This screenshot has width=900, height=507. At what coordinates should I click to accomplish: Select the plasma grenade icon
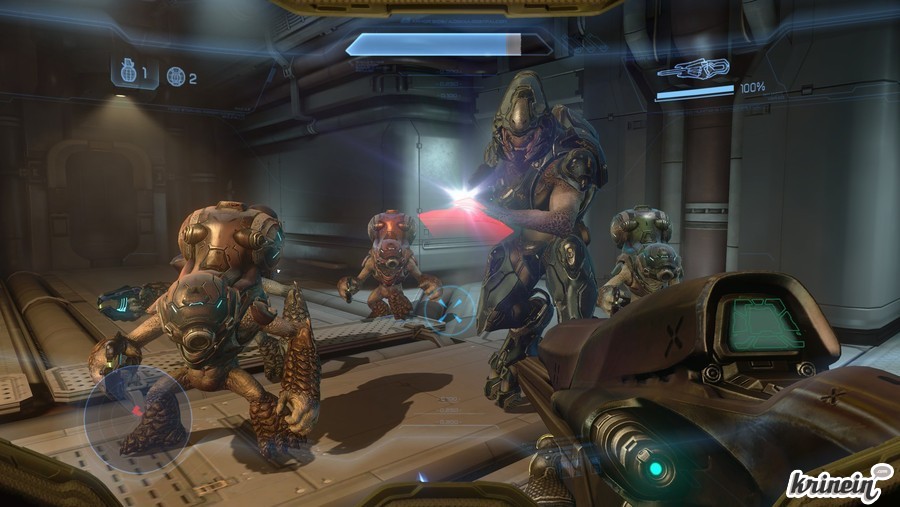tap(175, 76)
